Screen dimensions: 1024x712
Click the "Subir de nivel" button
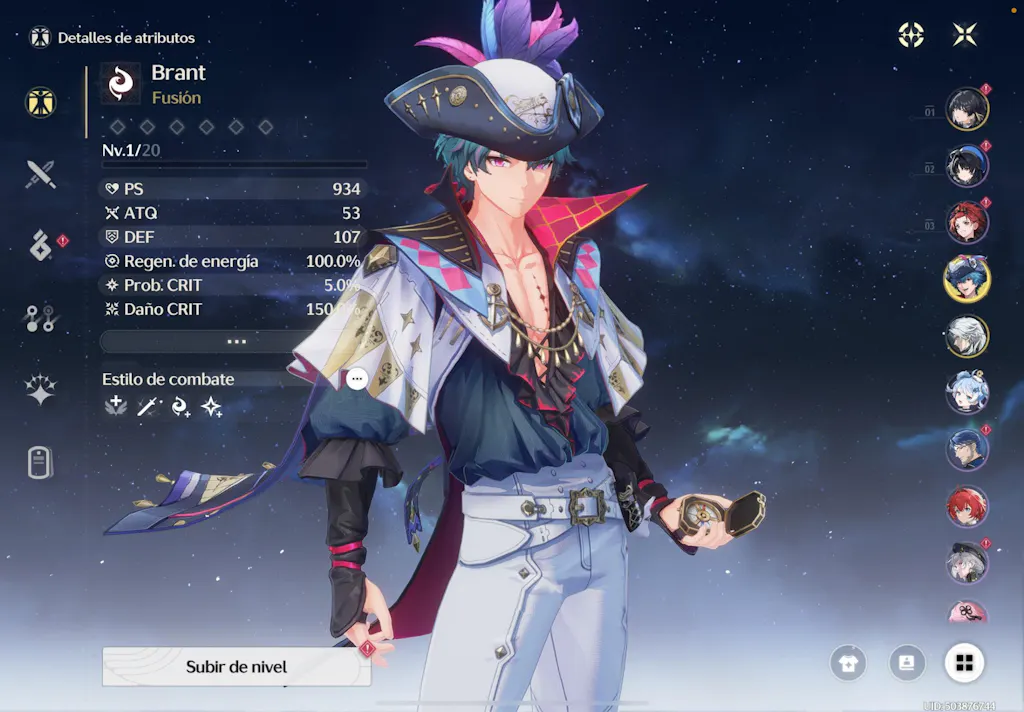coord(236,667)
